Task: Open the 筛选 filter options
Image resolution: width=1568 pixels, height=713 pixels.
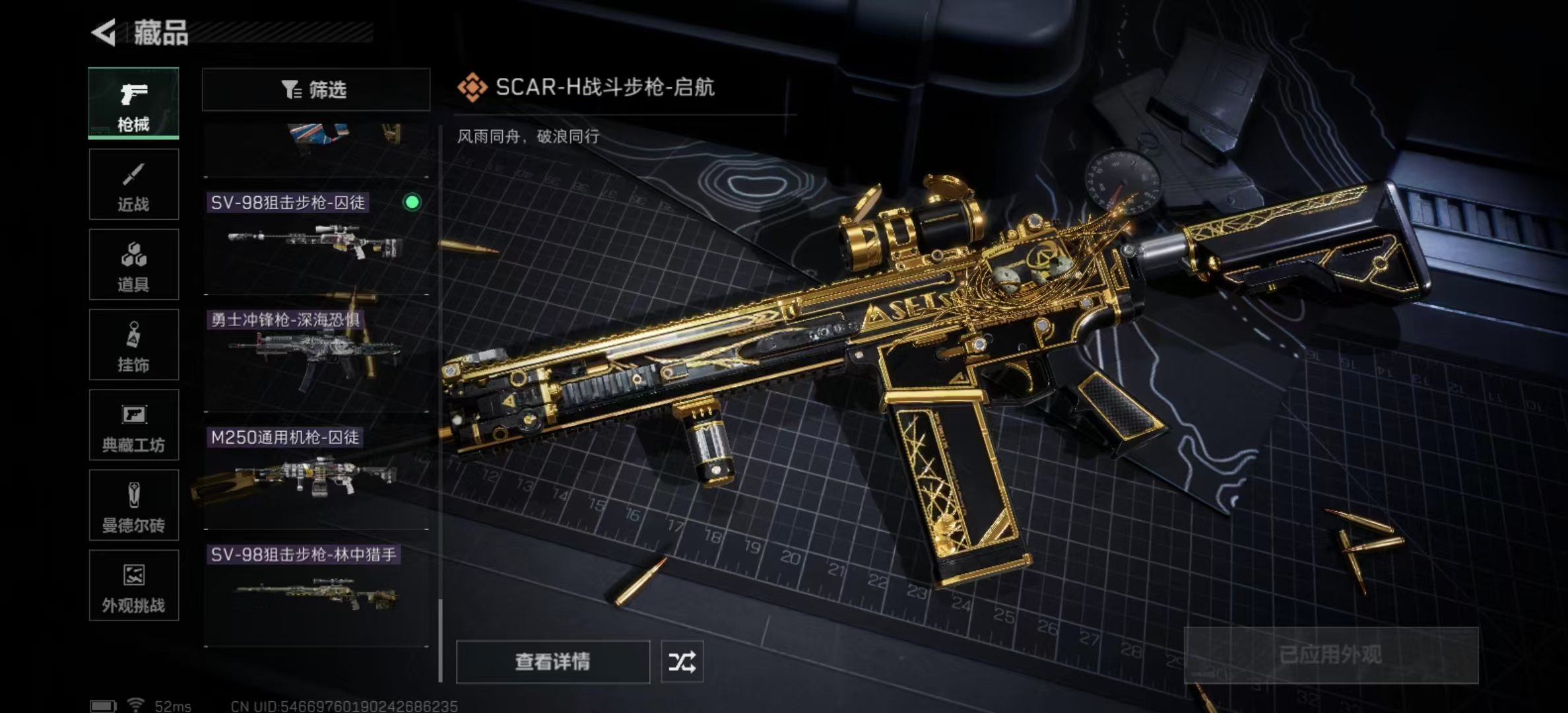Action: click(315, 90)
